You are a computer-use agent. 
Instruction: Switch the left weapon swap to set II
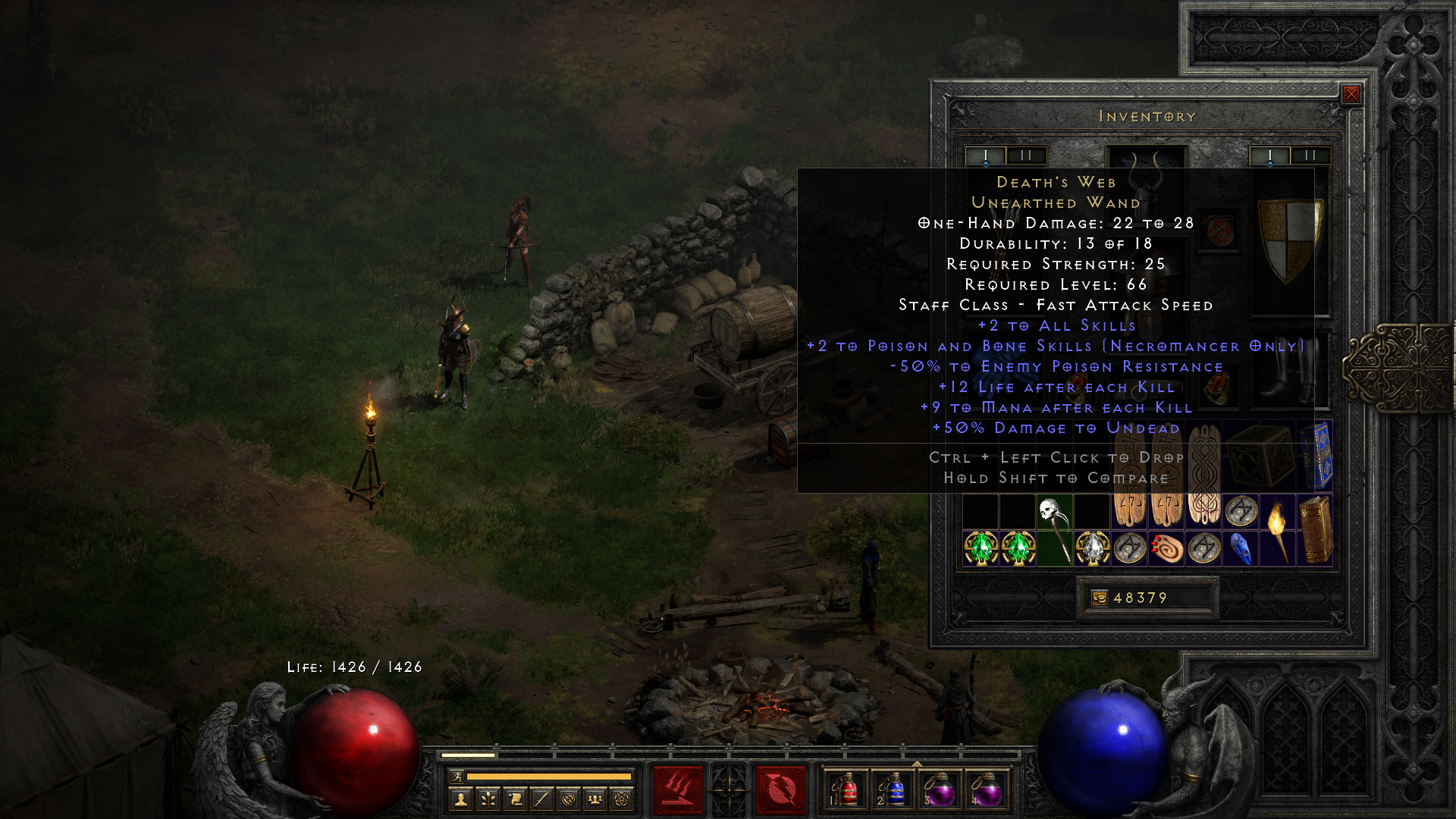click(1027, 155)
